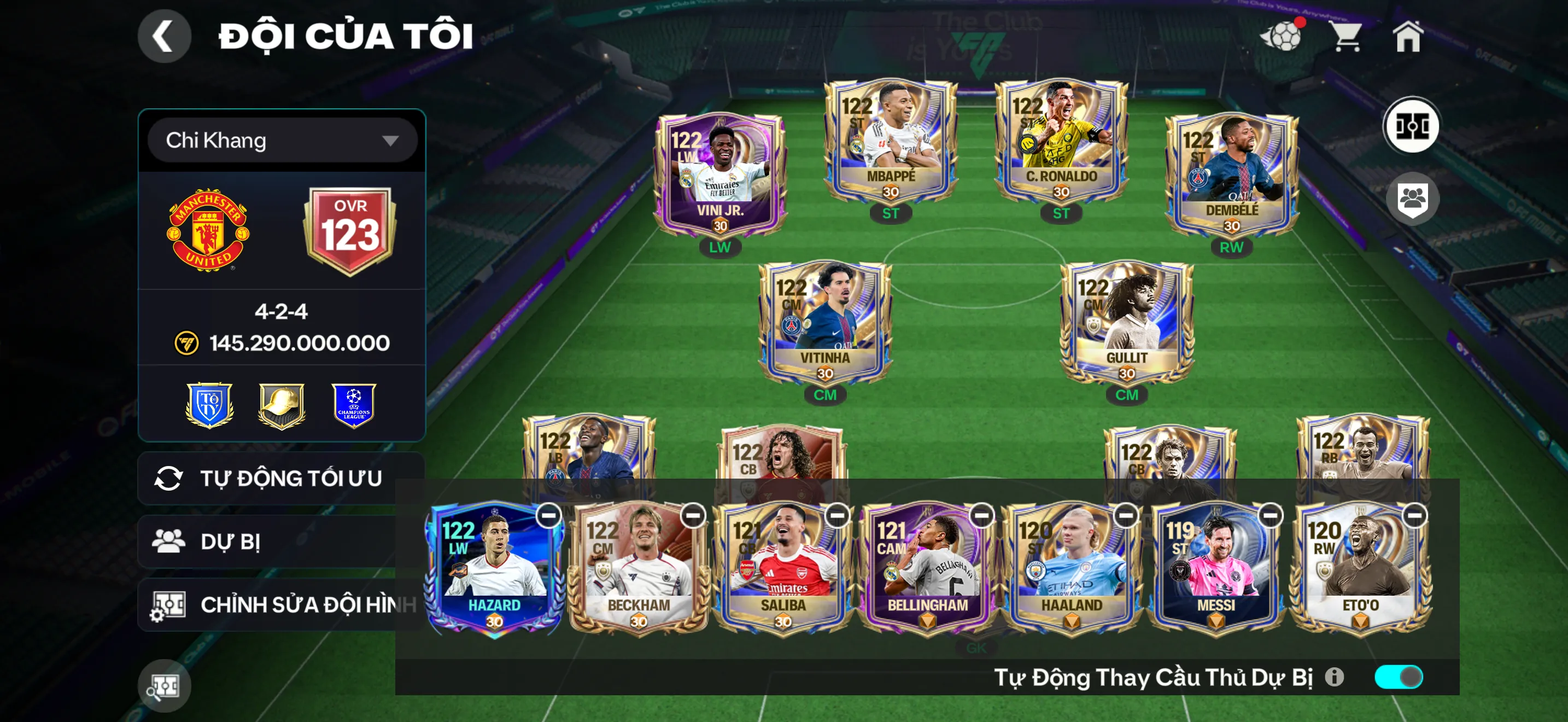
Task: Open the Chi Khang squad dropdown
Action: pos(282,141)
